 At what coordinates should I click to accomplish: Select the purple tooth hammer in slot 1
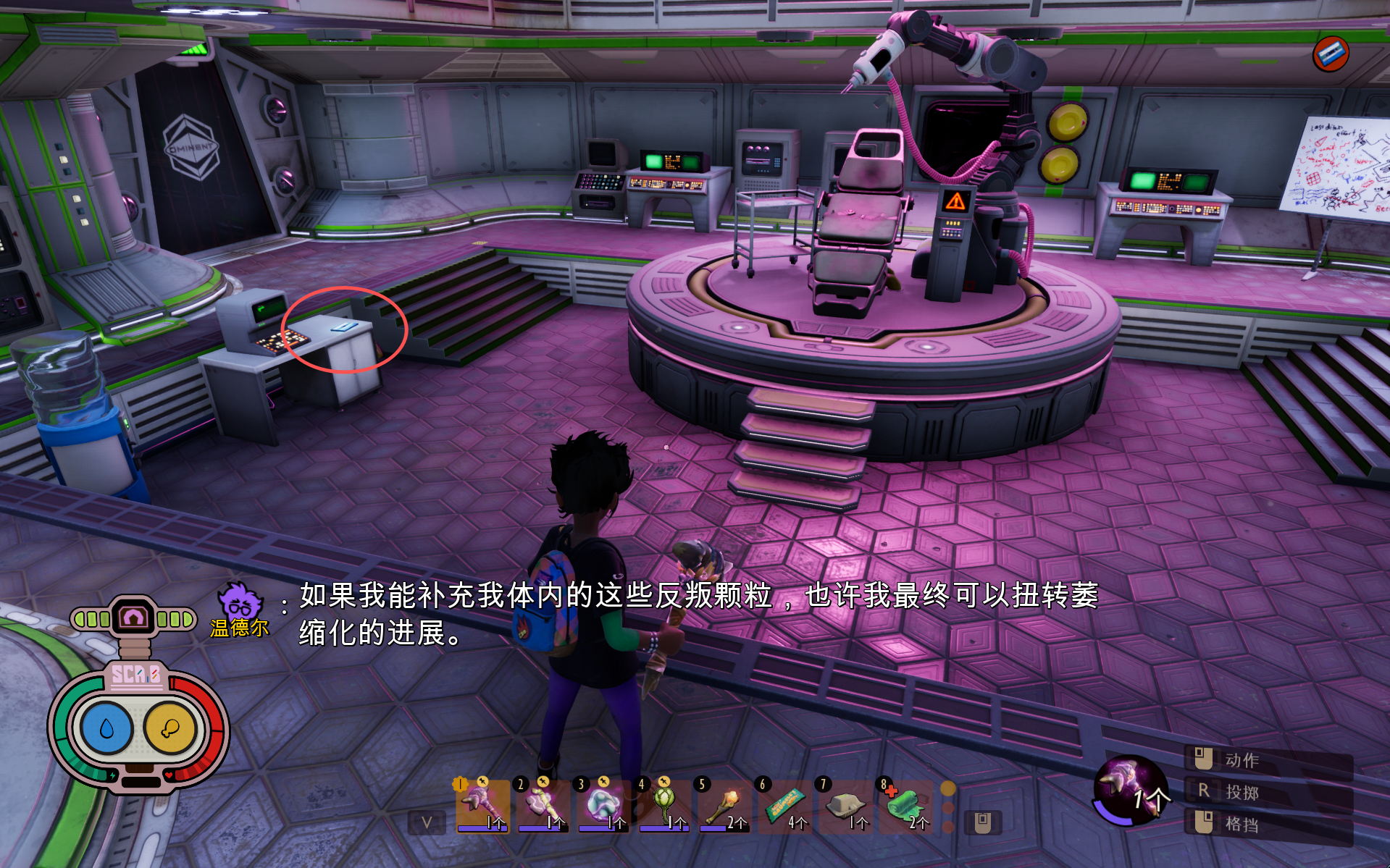point(482,805)
